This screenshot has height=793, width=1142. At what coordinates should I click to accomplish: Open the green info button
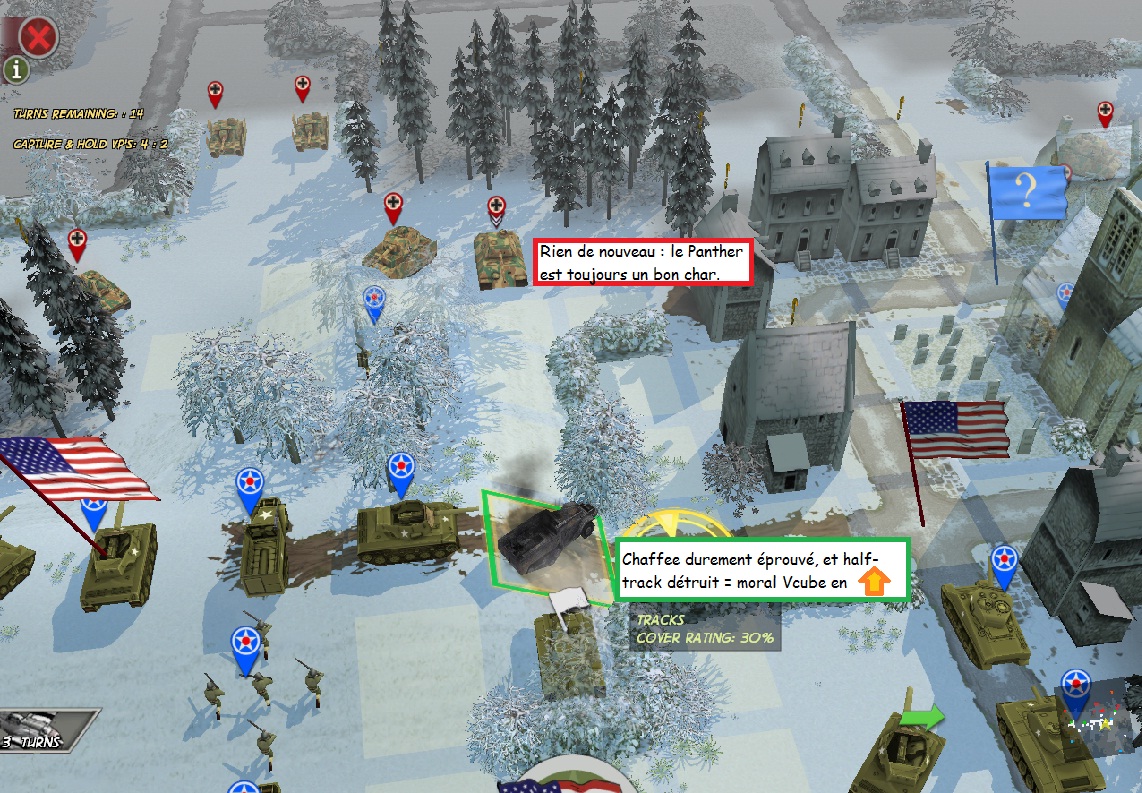[x=18, y=69]
